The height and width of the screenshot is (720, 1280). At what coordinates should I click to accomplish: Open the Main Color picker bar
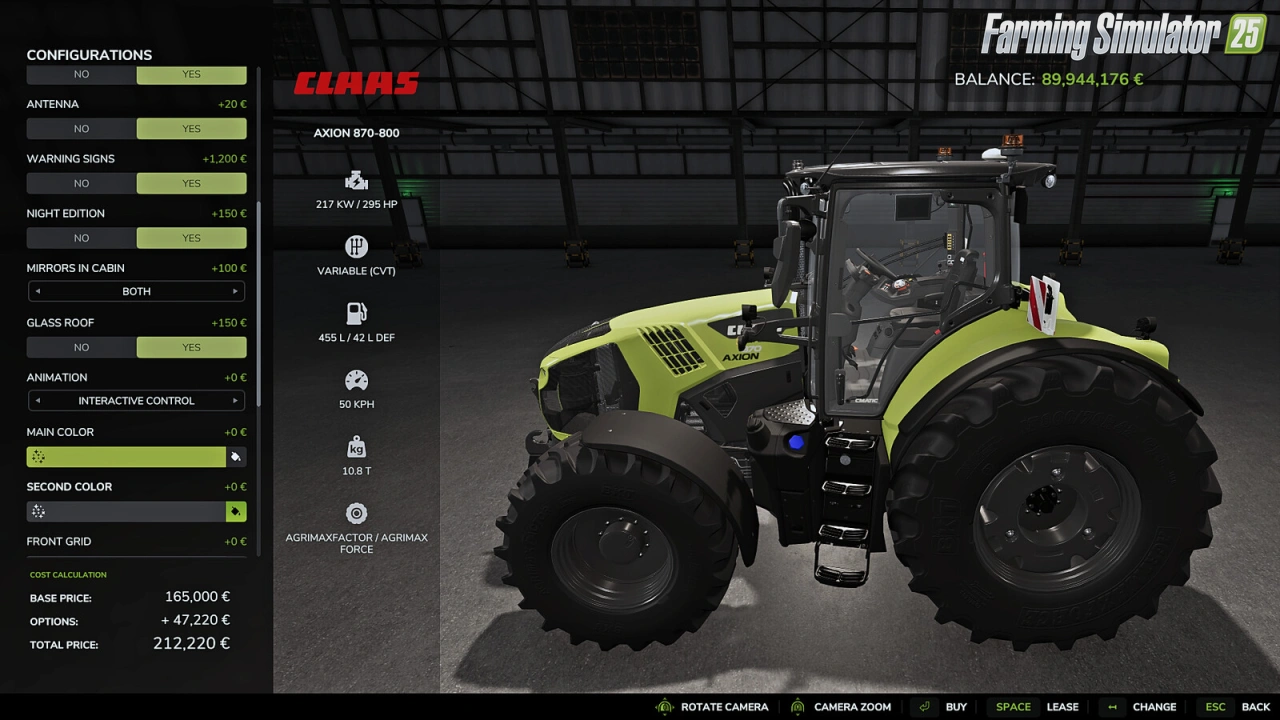[x=126, y=457]
